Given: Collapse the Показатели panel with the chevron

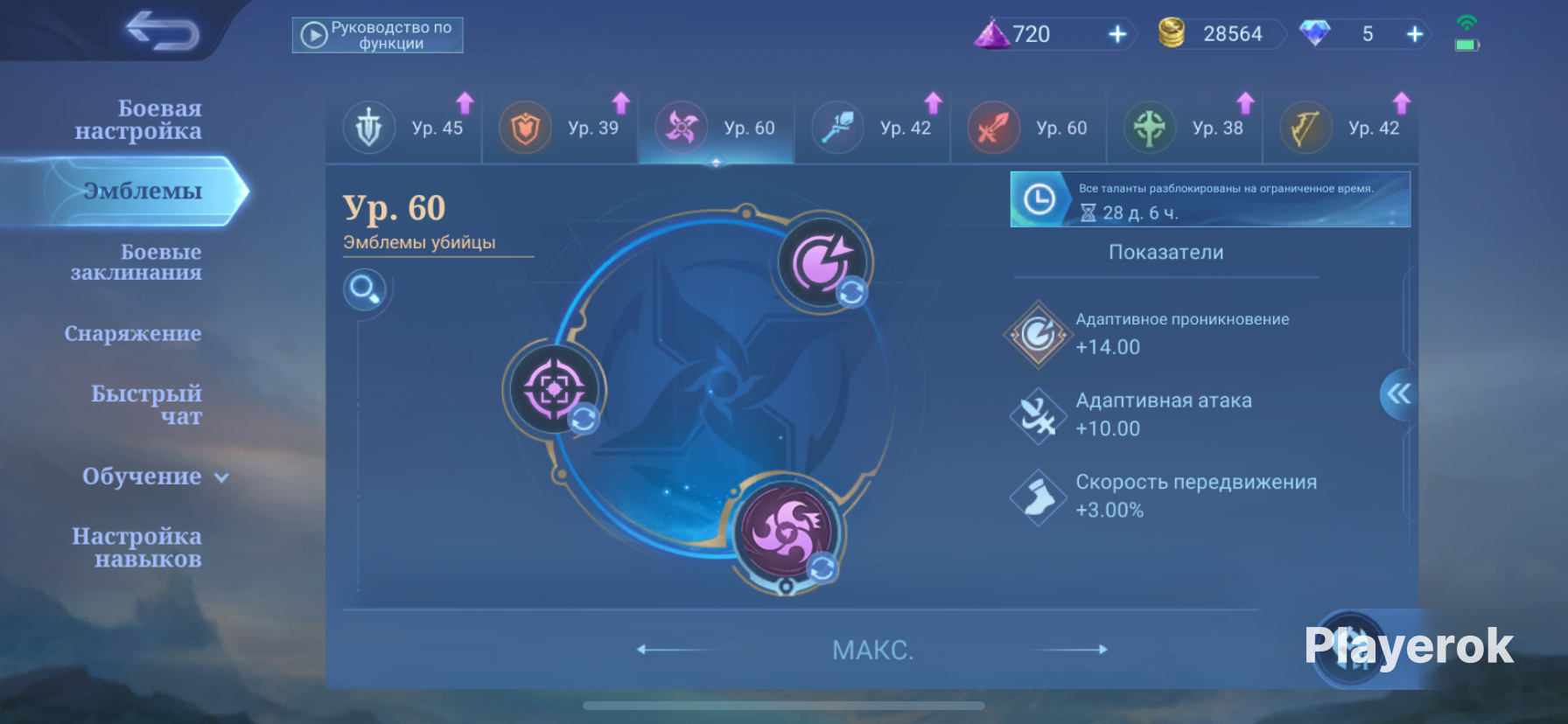Looking at the screenshot, I should [1399, 394].
